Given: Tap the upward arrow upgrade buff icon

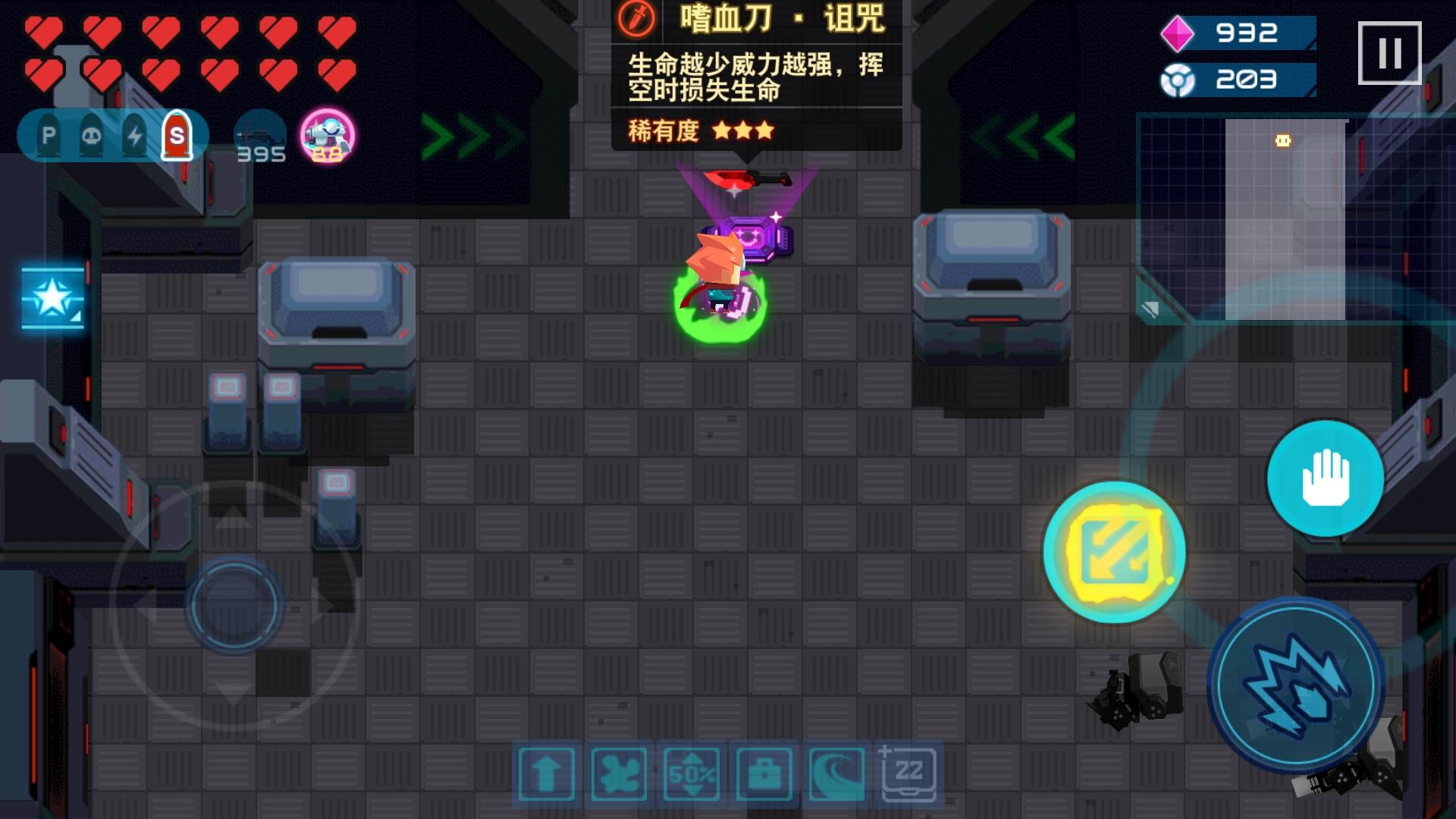Looking at the screenshot, I should 546,773.
